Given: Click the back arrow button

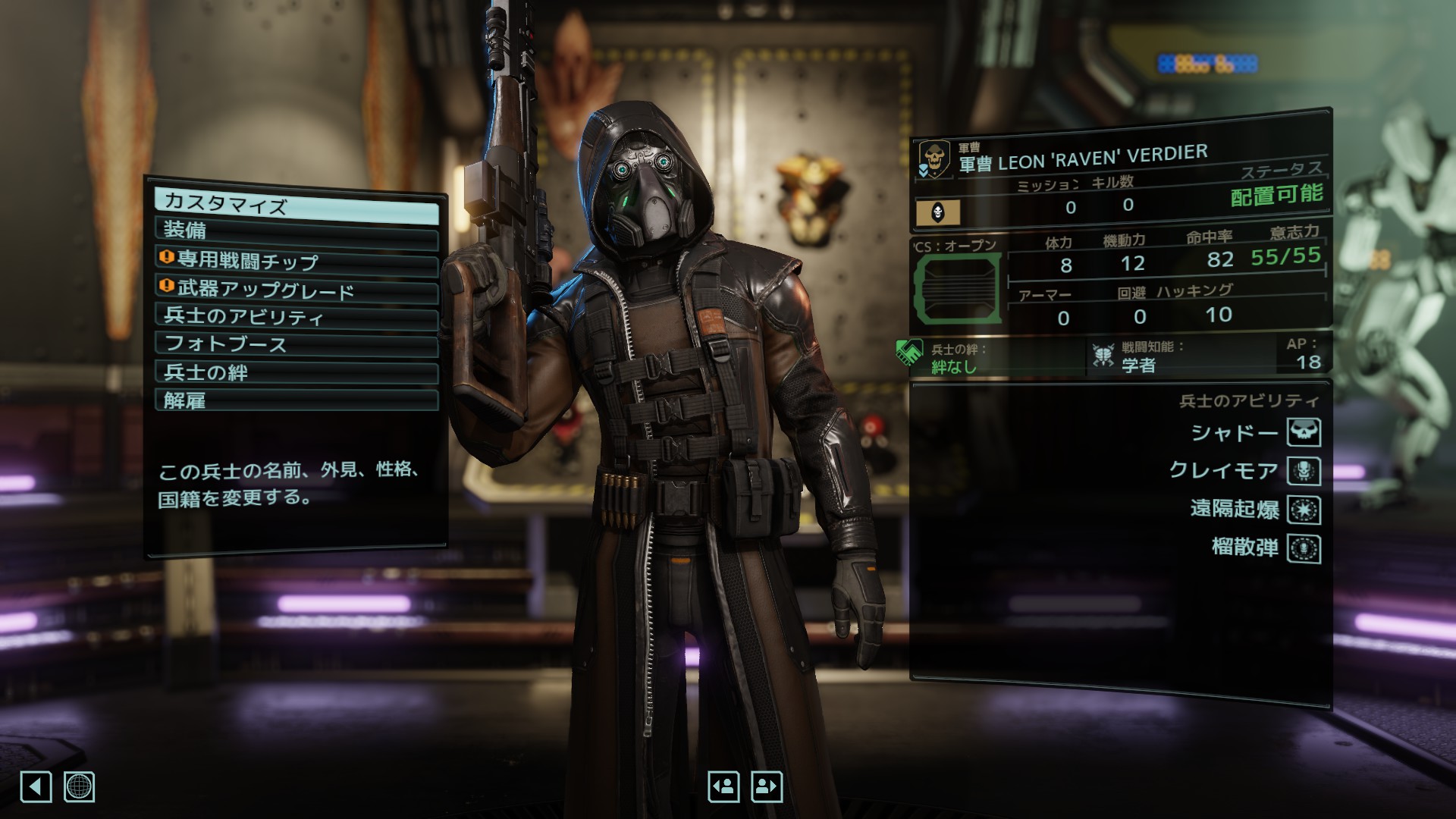Looking at the screenshot, I should coord(36,787).
